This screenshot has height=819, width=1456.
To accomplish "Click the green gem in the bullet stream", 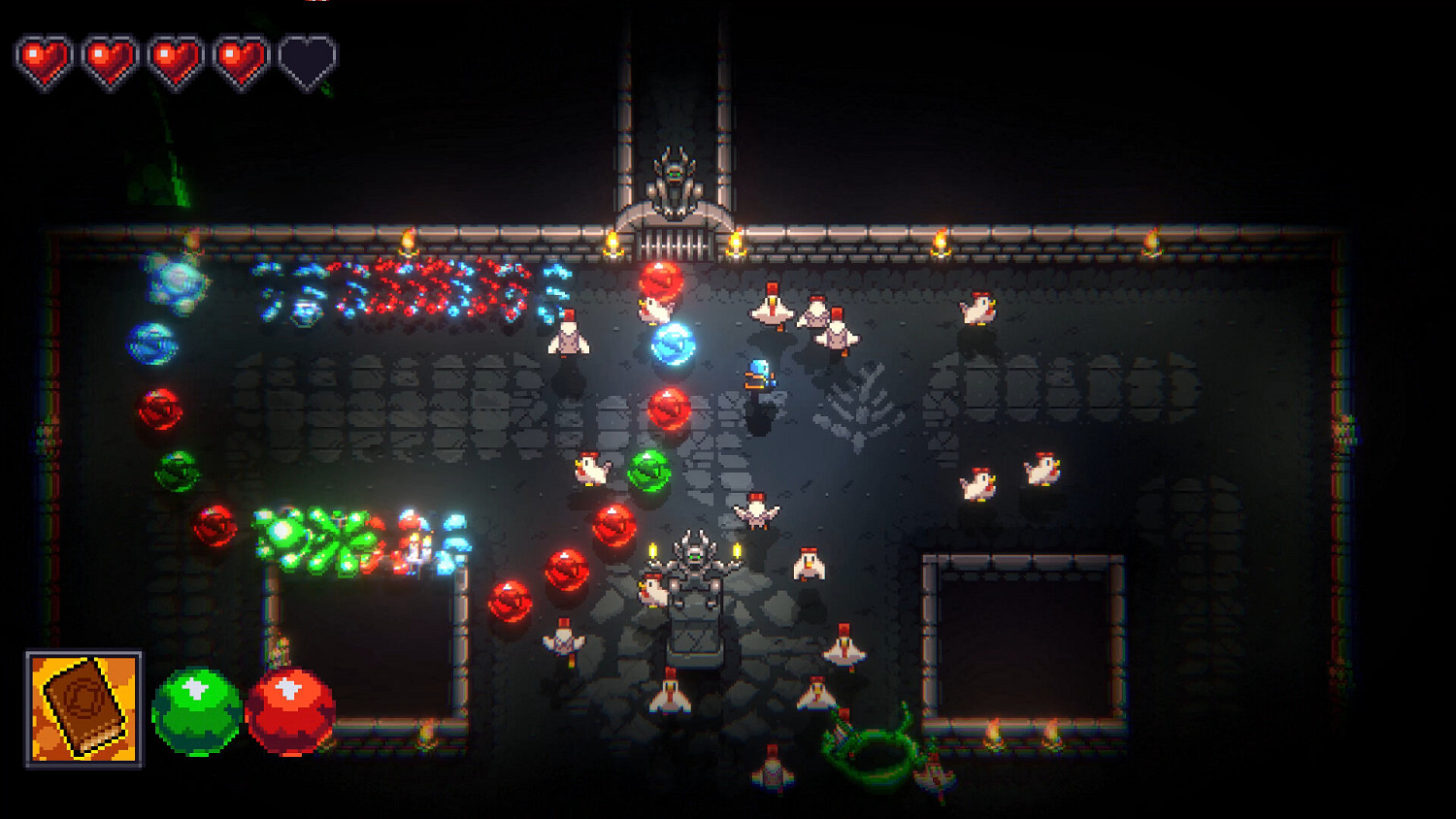I will tap(648, 473).
